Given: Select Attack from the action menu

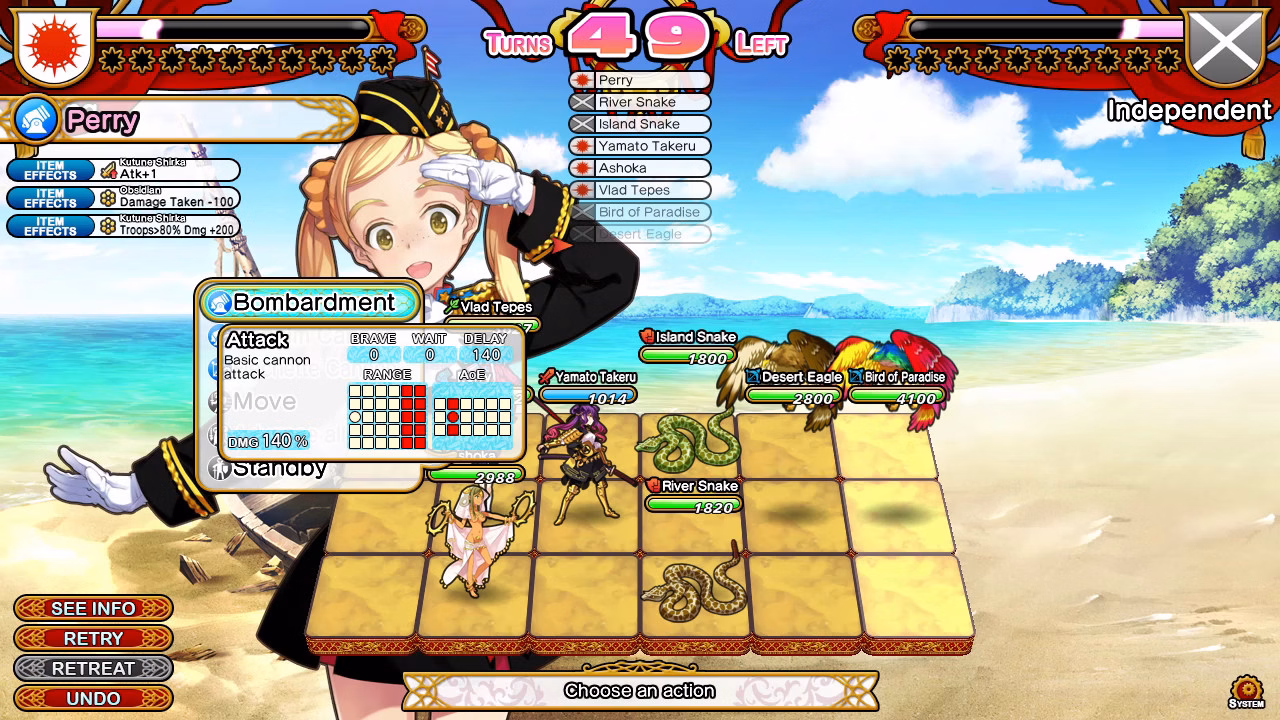Looking at the screenshot, I should (260, 338).
